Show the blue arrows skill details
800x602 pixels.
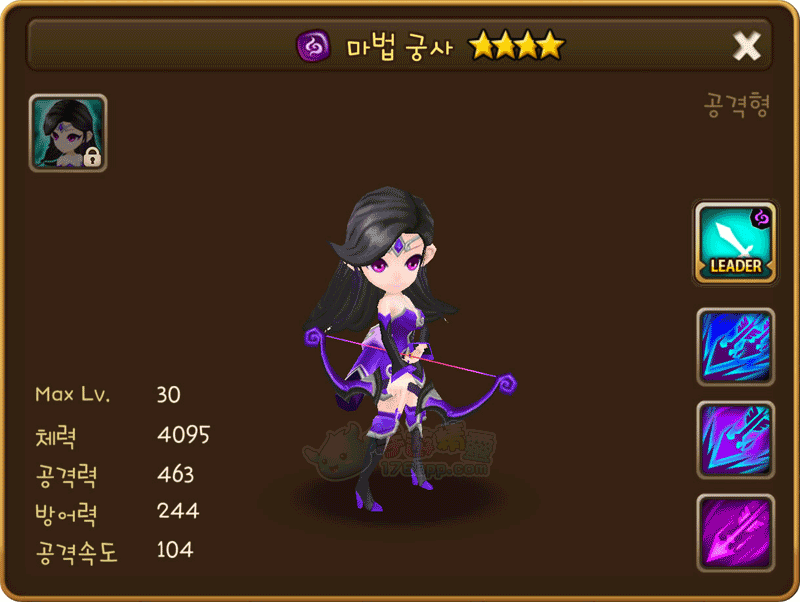click(735, 346)
